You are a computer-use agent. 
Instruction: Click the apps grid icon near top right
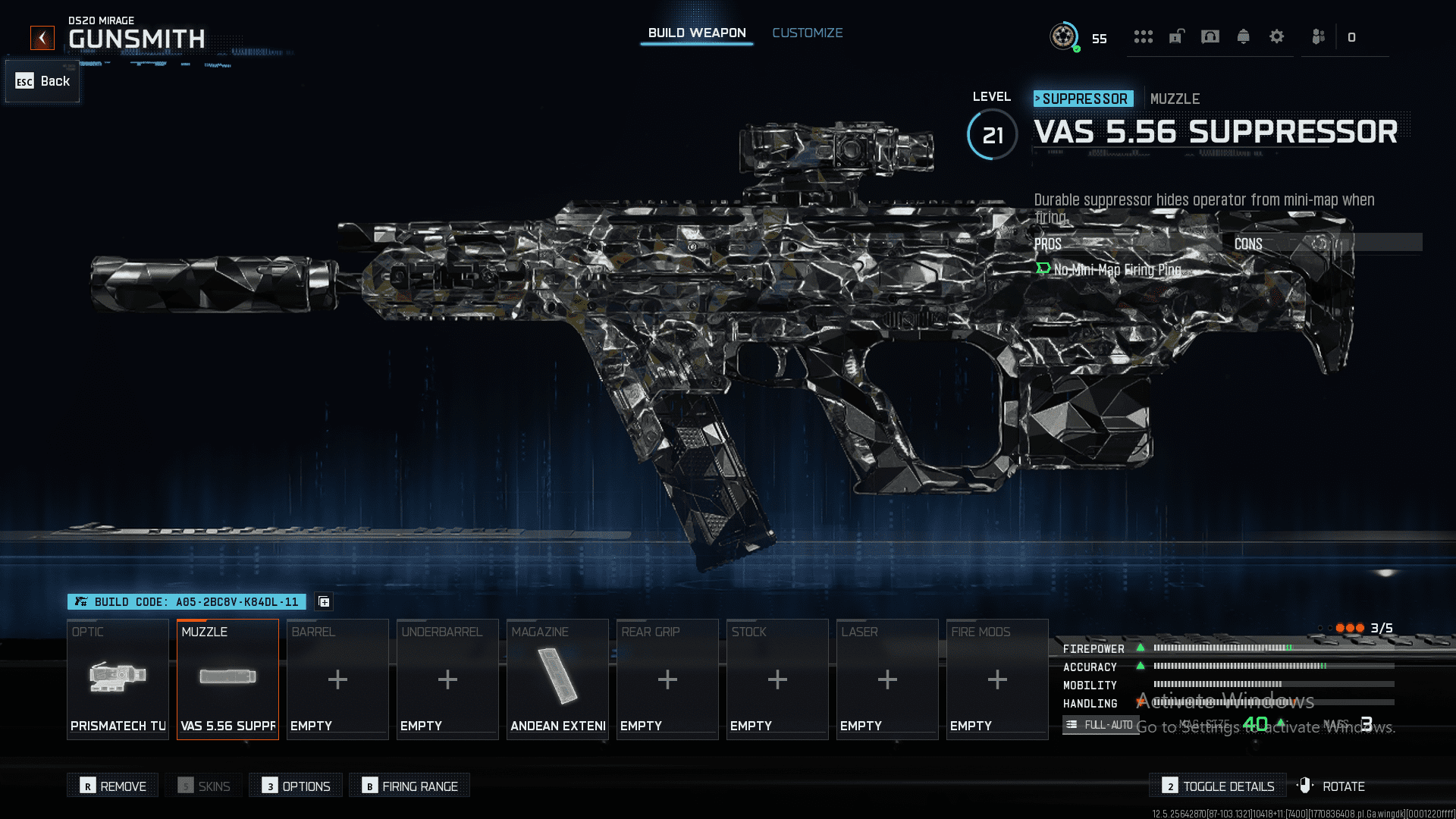pos(1144,36)
